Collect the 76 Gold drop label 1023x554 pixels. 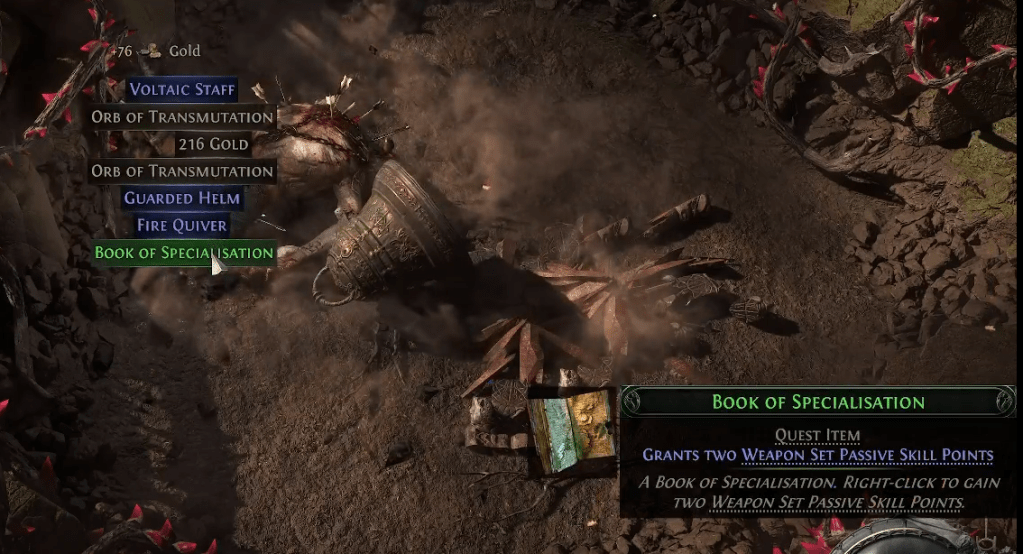(x=160, y=51)
